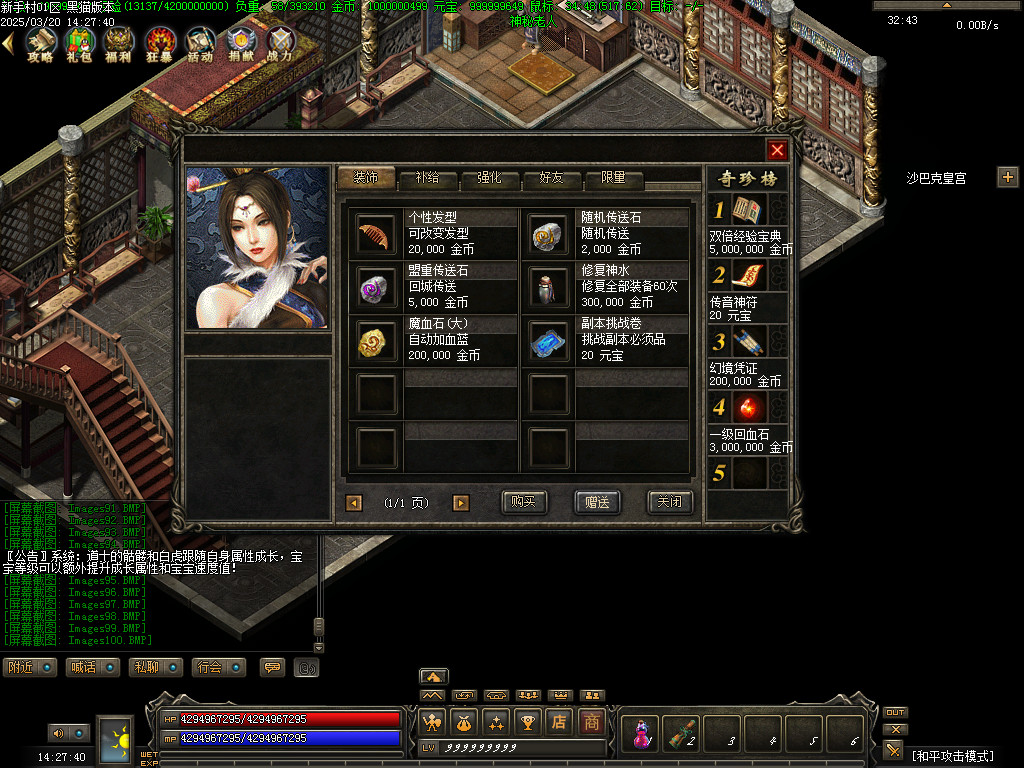The height and width of the screenshot is (768, 1024).
Task: Click the 购买 buy button
Action: pos(524,502)
